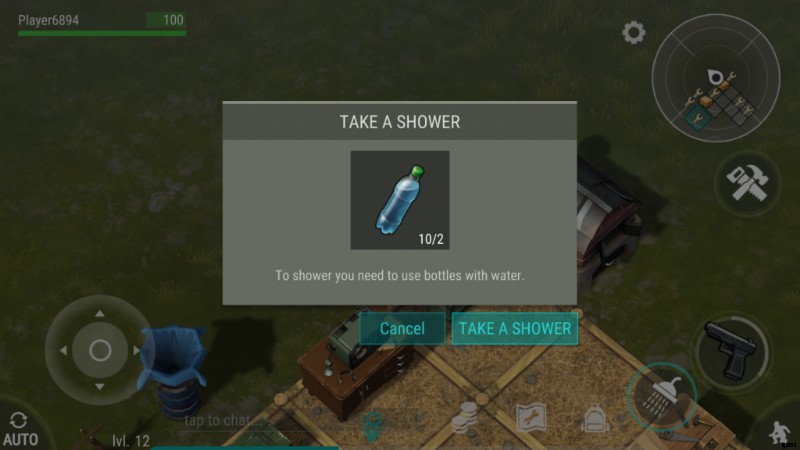Toggle AUTO mode
This screenshot has width=800, height=450.
20,429
